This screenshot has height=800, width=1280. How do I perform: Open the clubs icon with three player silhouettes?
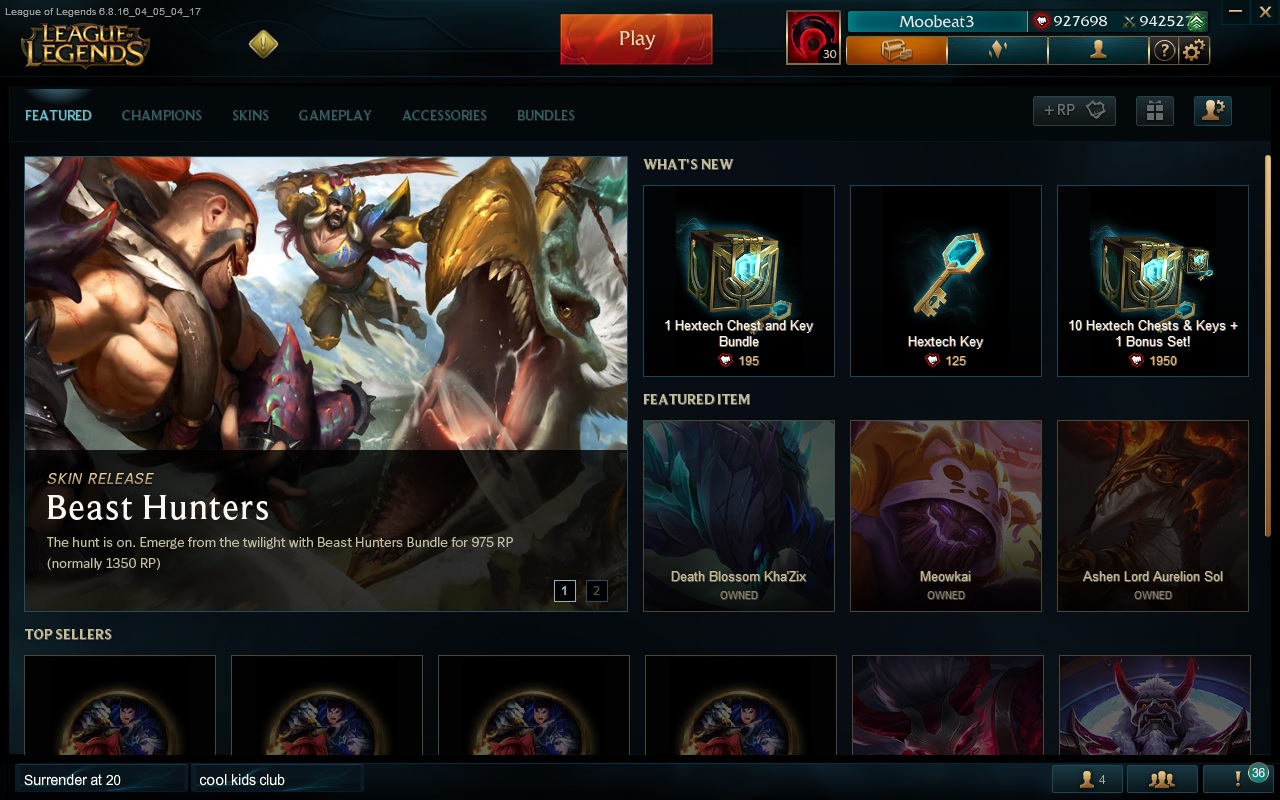1163,778
